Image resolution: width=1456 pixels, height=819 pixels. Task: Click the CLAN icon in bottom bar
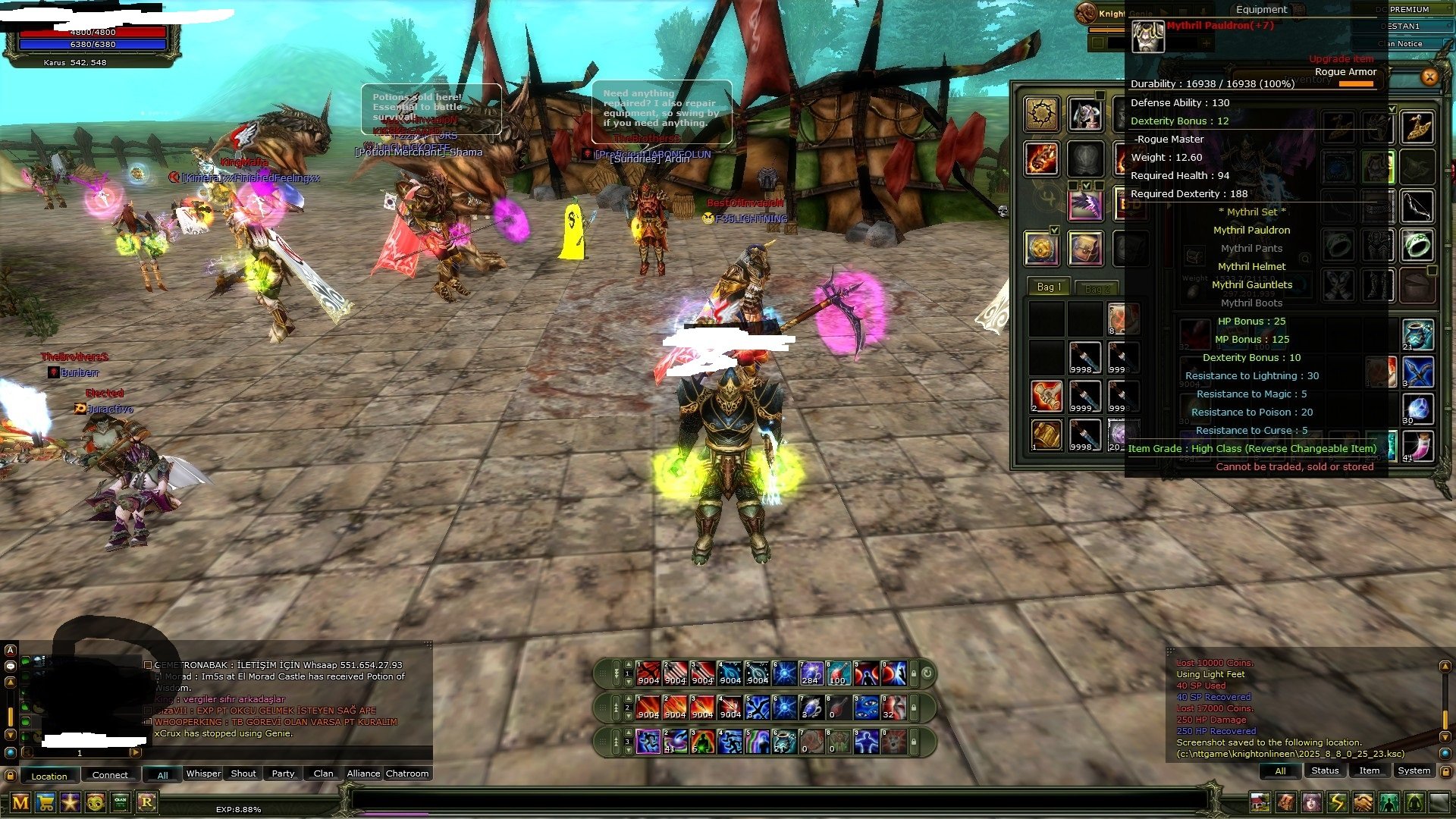click(121, 802)
